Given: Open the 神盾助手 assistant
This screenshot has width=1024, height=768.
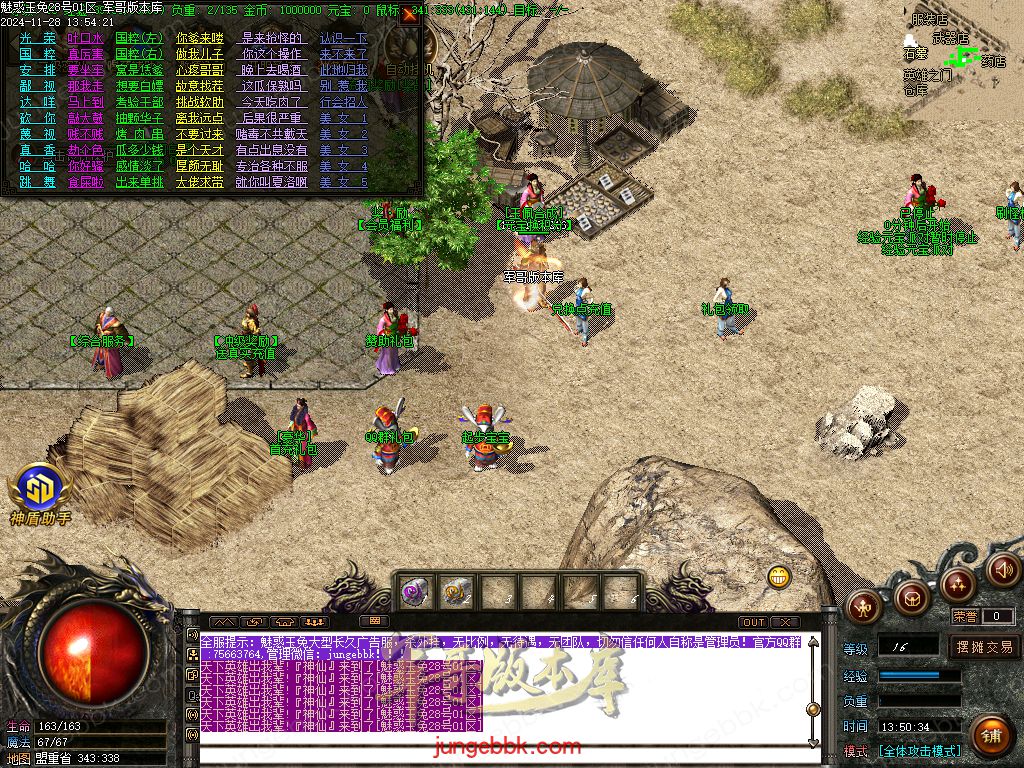Looking at the screenshot, I should point(39,492).
